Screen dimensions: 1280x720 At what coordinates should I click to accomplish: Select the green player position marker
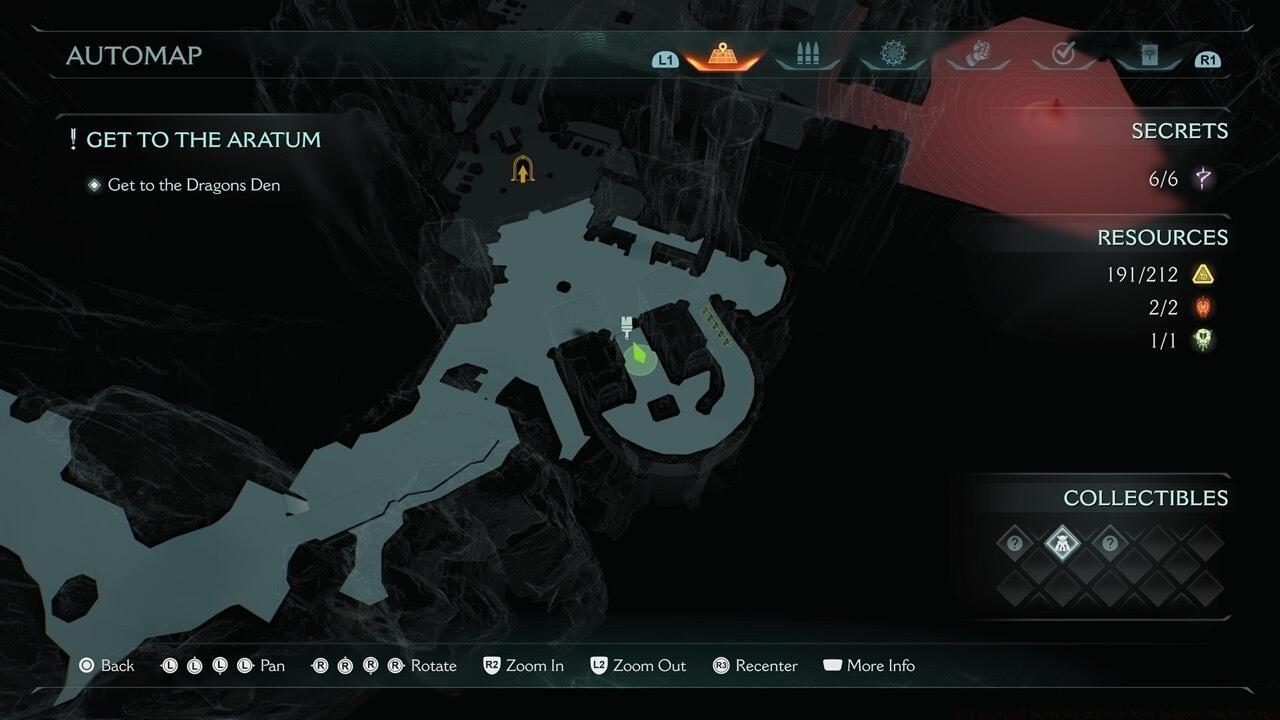[639, 356]
